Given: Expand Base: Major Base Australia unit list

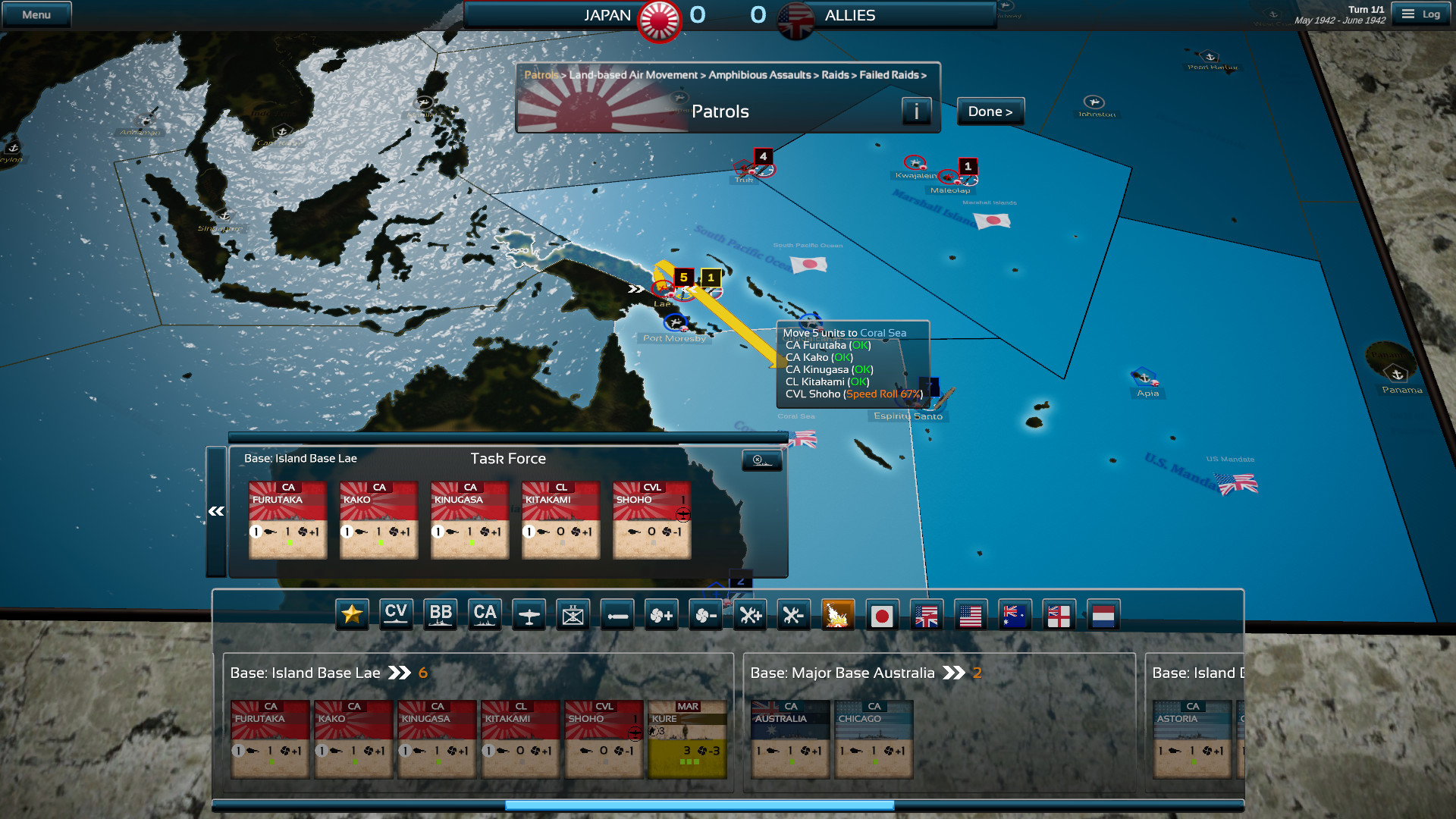Looking at the screenshot, I should [x=955, y=673].
